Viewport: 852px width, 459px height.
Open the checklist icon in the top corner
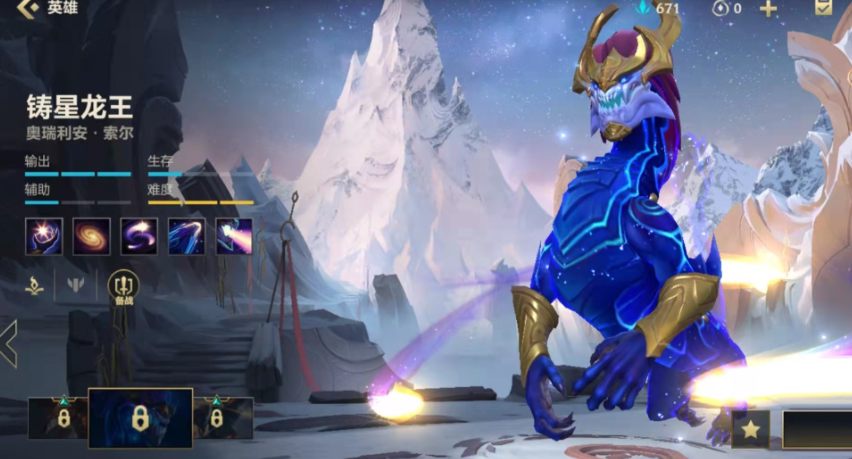coord(823,8)
